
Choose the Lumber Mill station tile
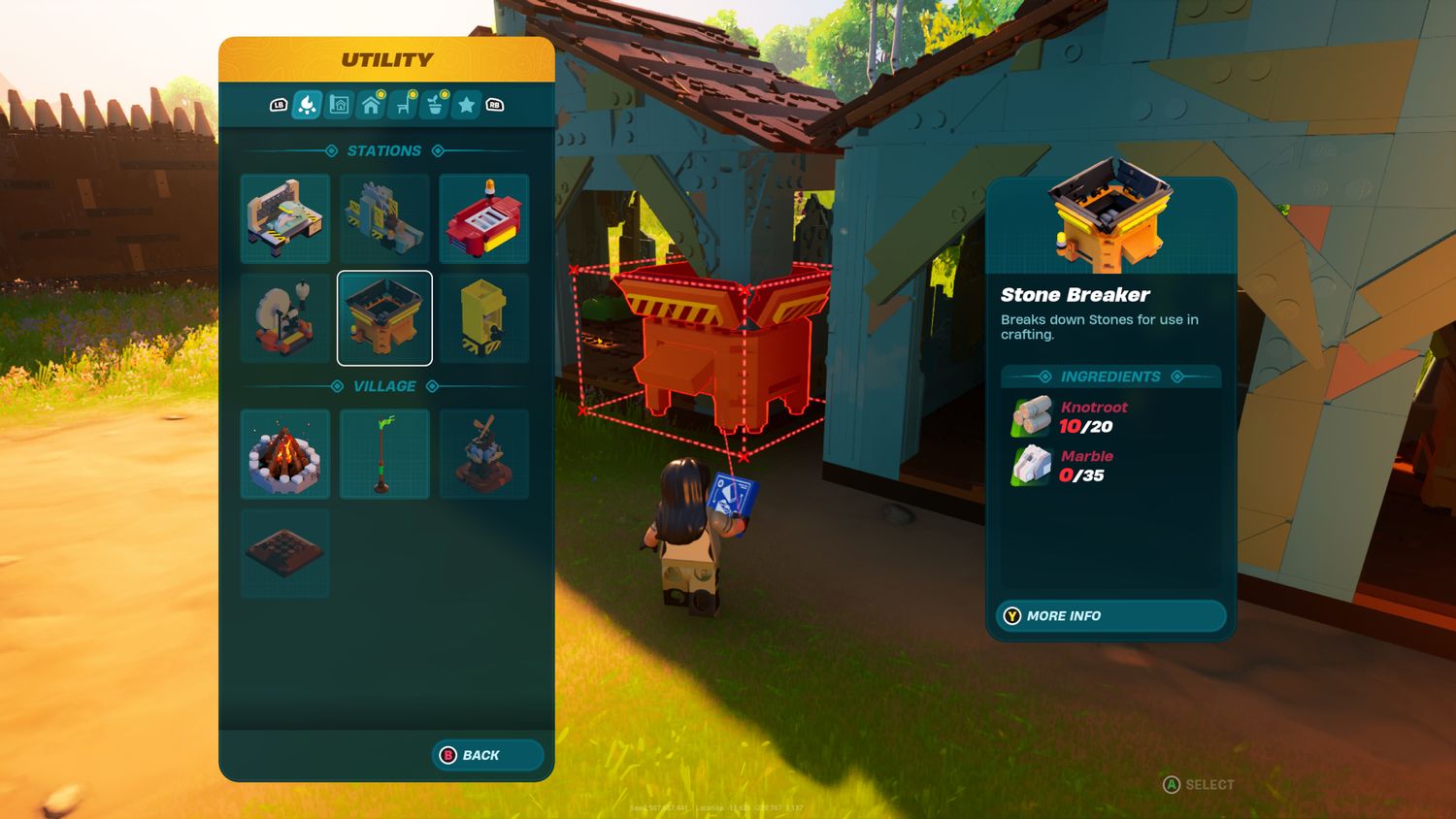pos(384,218)
